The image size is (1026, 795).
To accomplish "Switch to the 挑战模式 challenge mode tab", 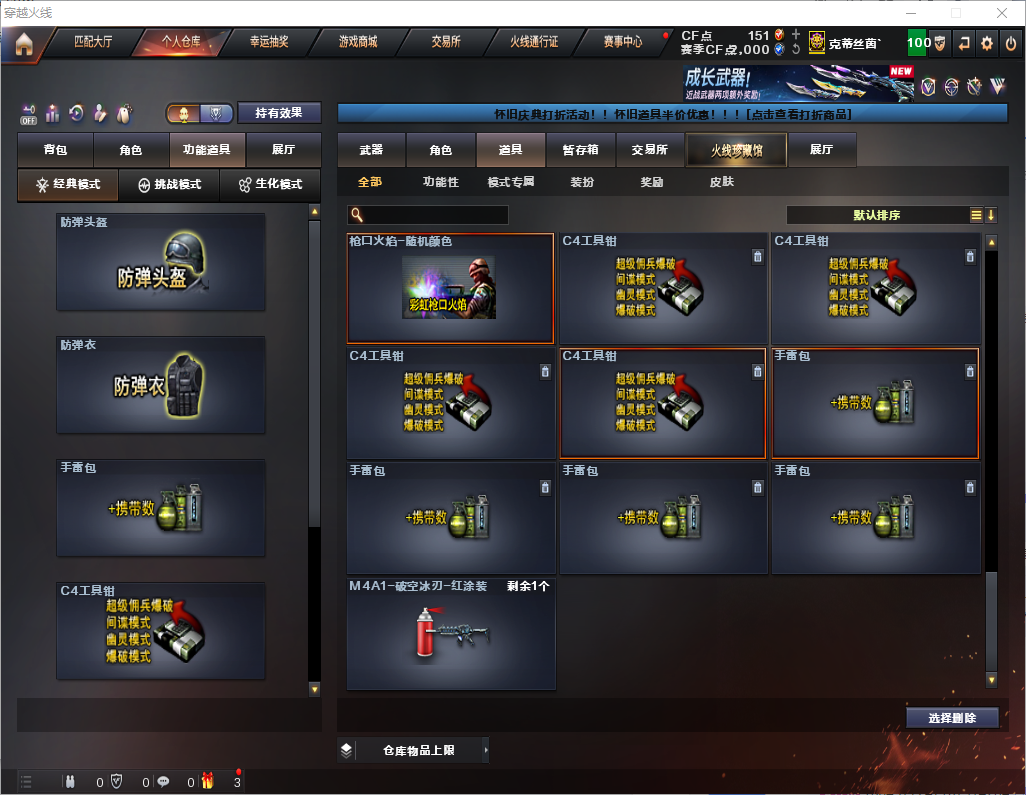I will (x=169, y=185).
